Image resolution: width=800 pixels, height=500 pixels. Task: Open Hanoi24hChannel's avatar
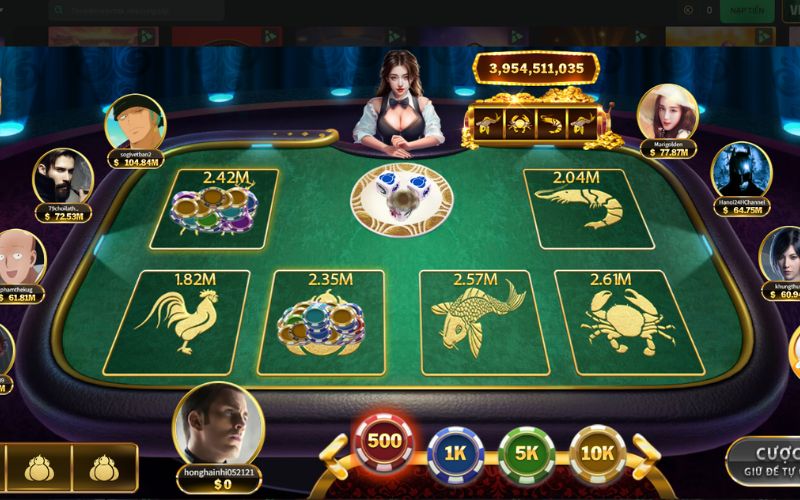pos(741,172)
